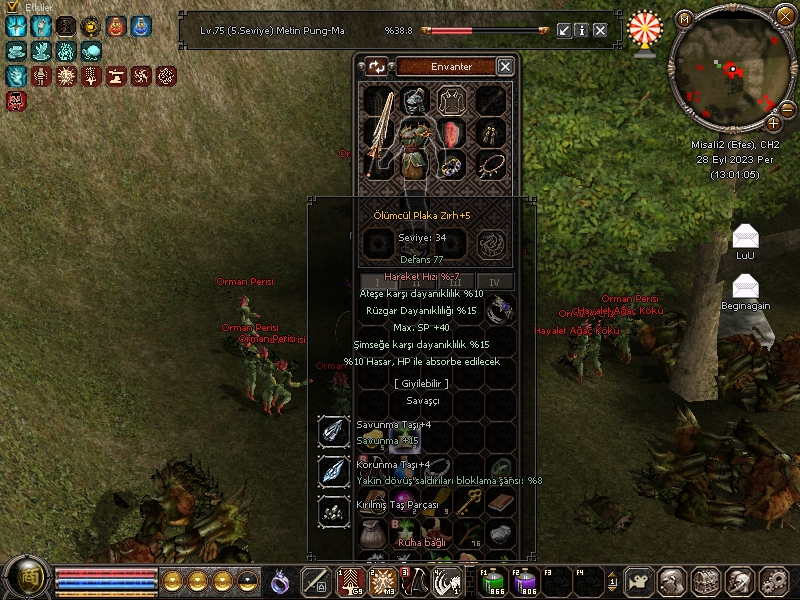Open the spinning prize wheel icon

click(645, 32)
